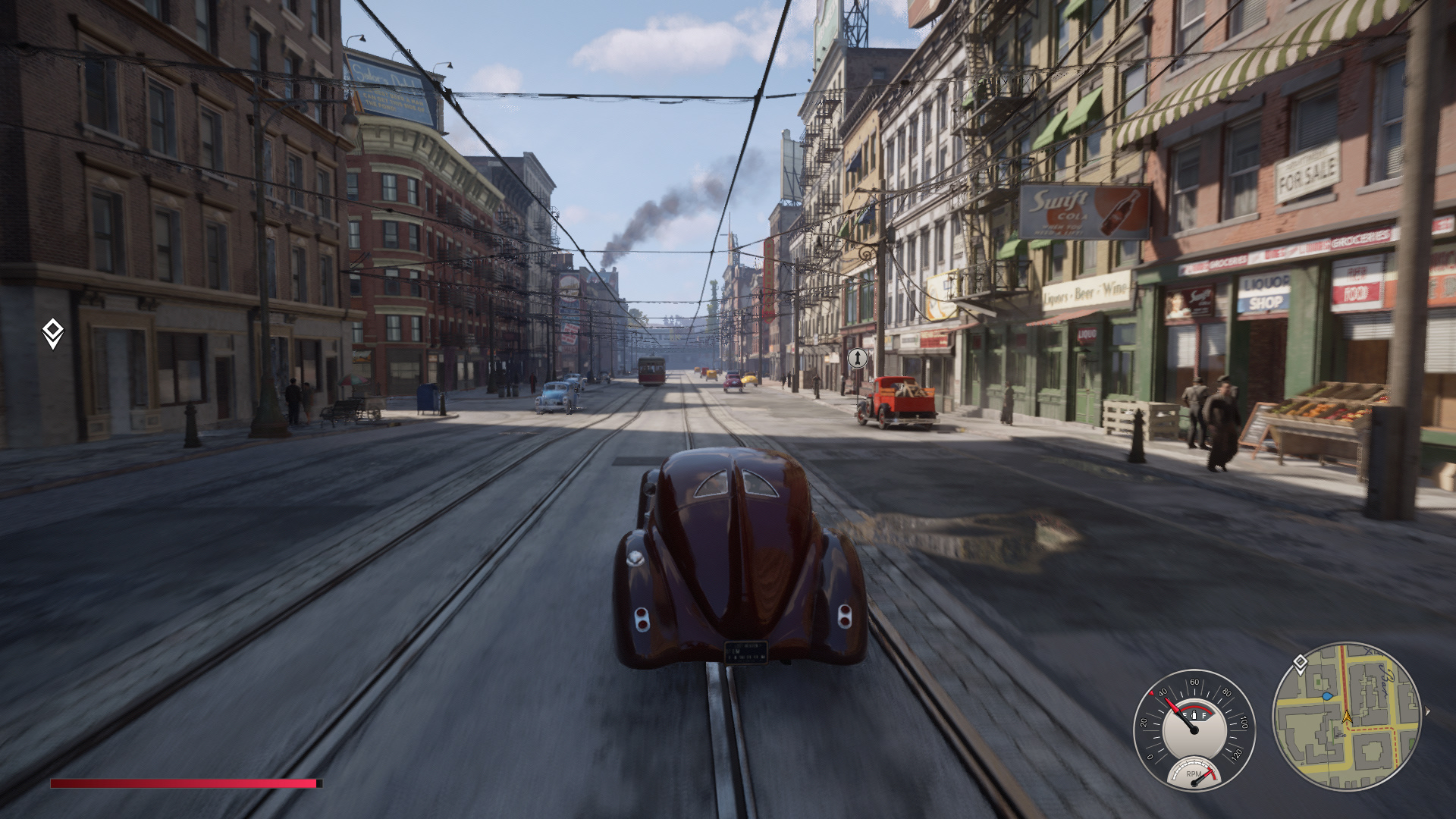Click the blue teardrop marker on minimap
Image resolution: width=1456 pixels, height=819 pixels.
(1327, 695)
